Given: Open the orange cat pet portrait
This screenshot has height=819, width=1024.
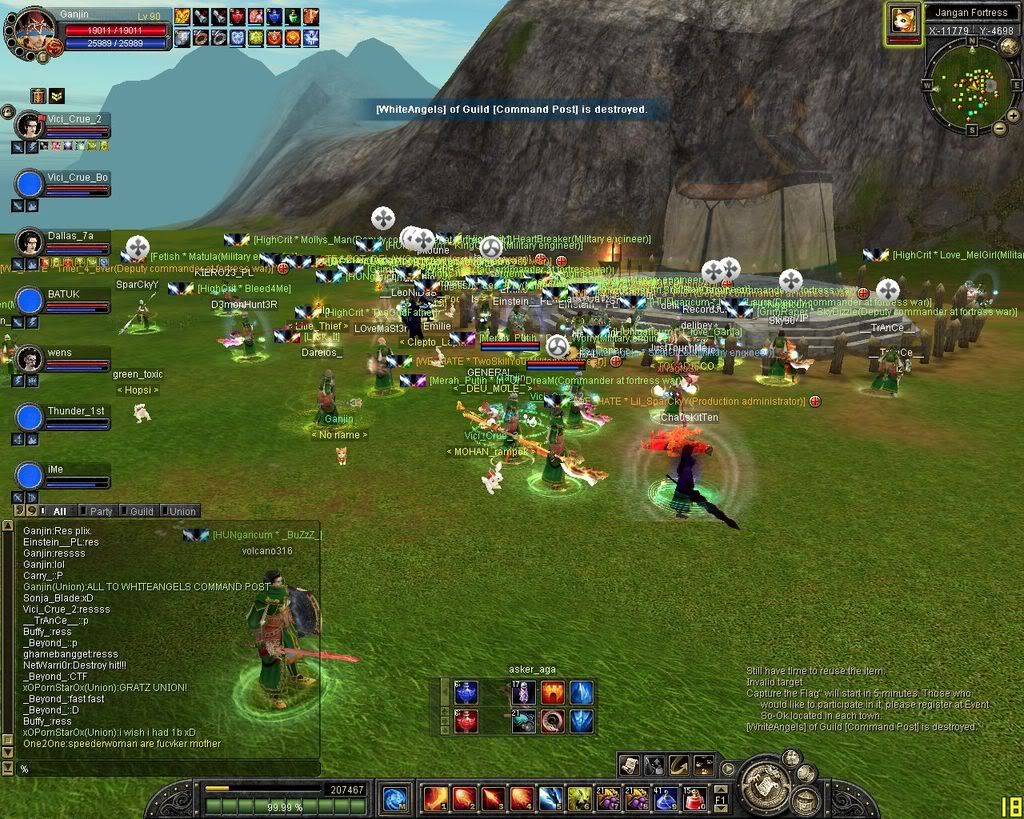Looking at the screenshot, I should pyautogui.click(x=904, y=21).
